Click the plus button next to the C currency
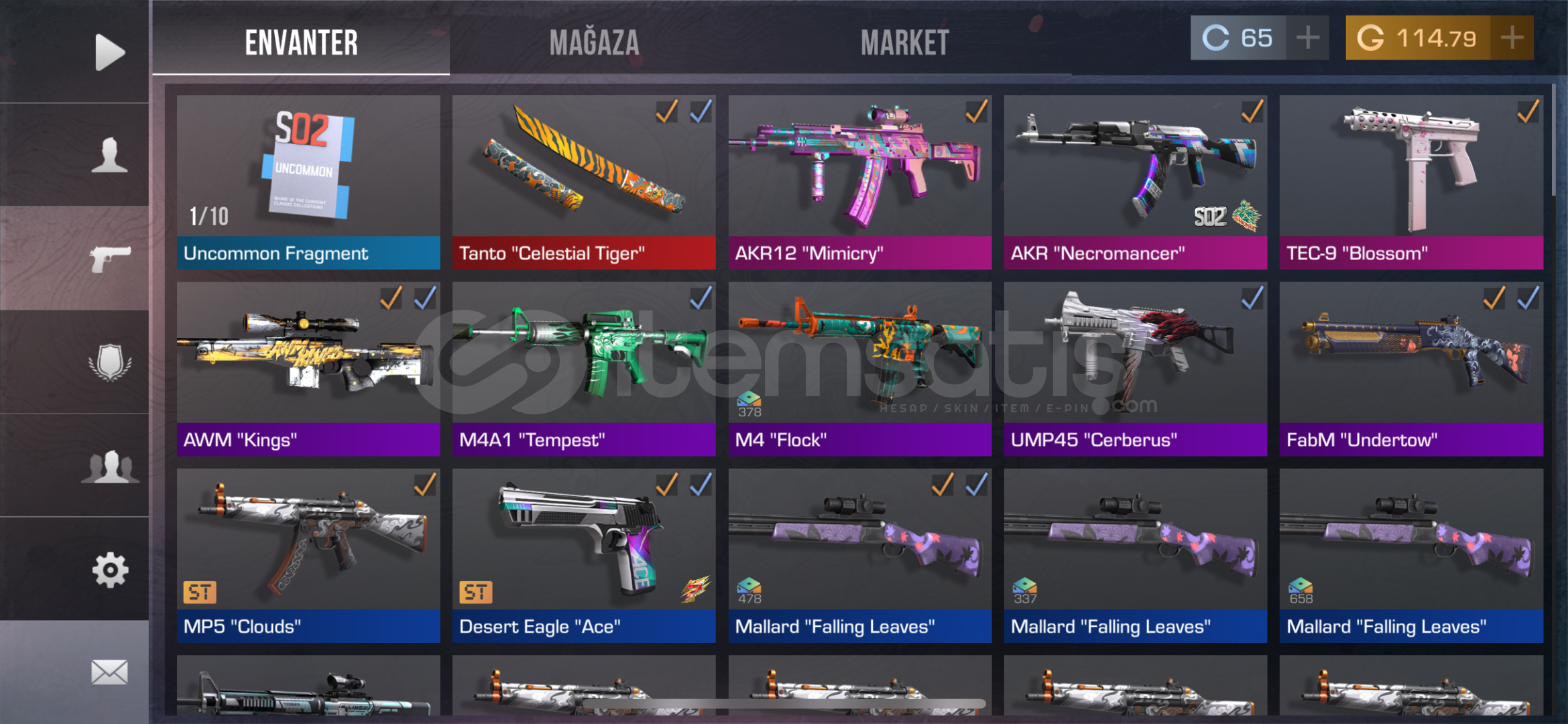1568x724 pixels. click(x=1307, y=38)
